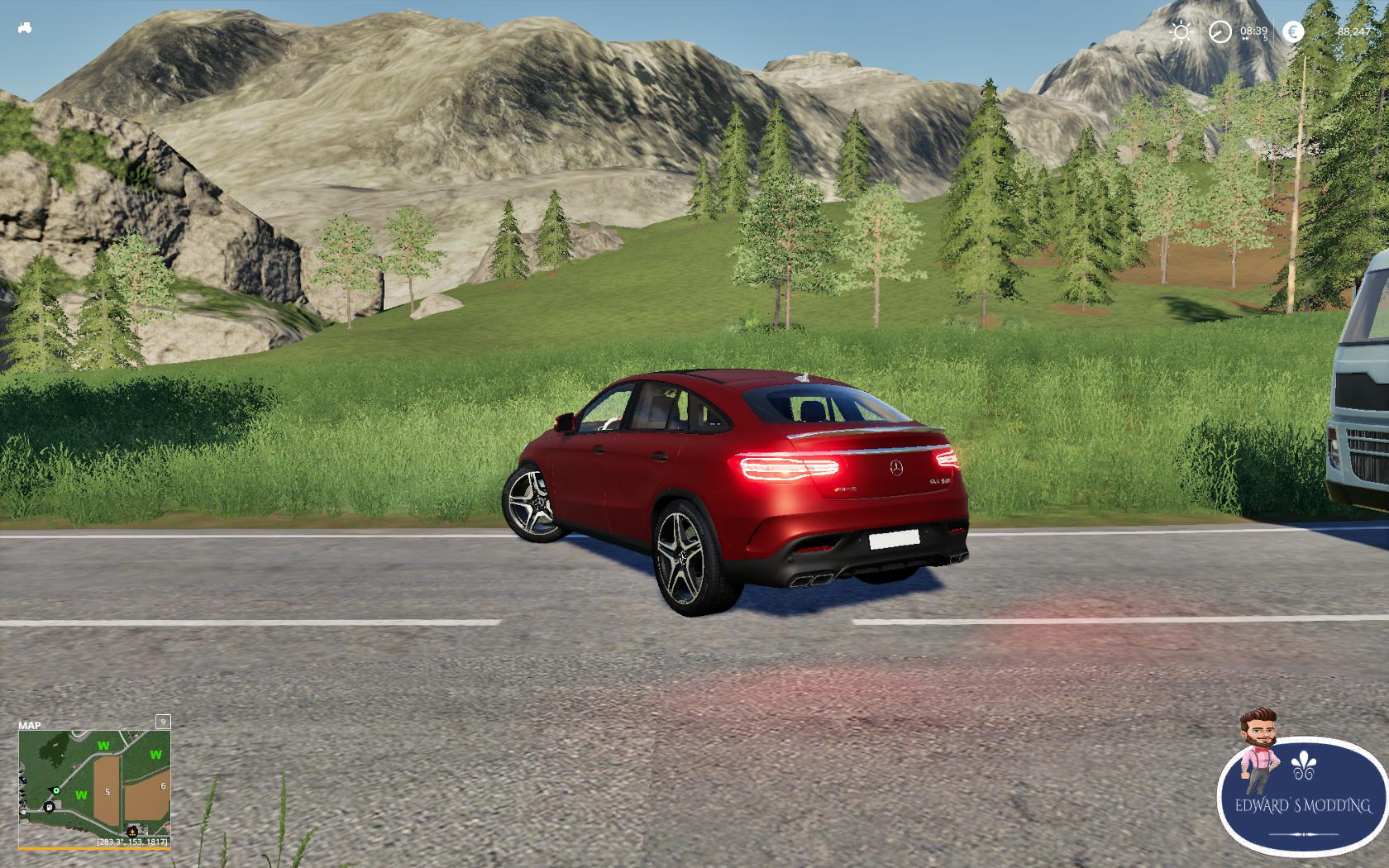
Task: Click the clock icon beside the time
Action: [1220, 32]
